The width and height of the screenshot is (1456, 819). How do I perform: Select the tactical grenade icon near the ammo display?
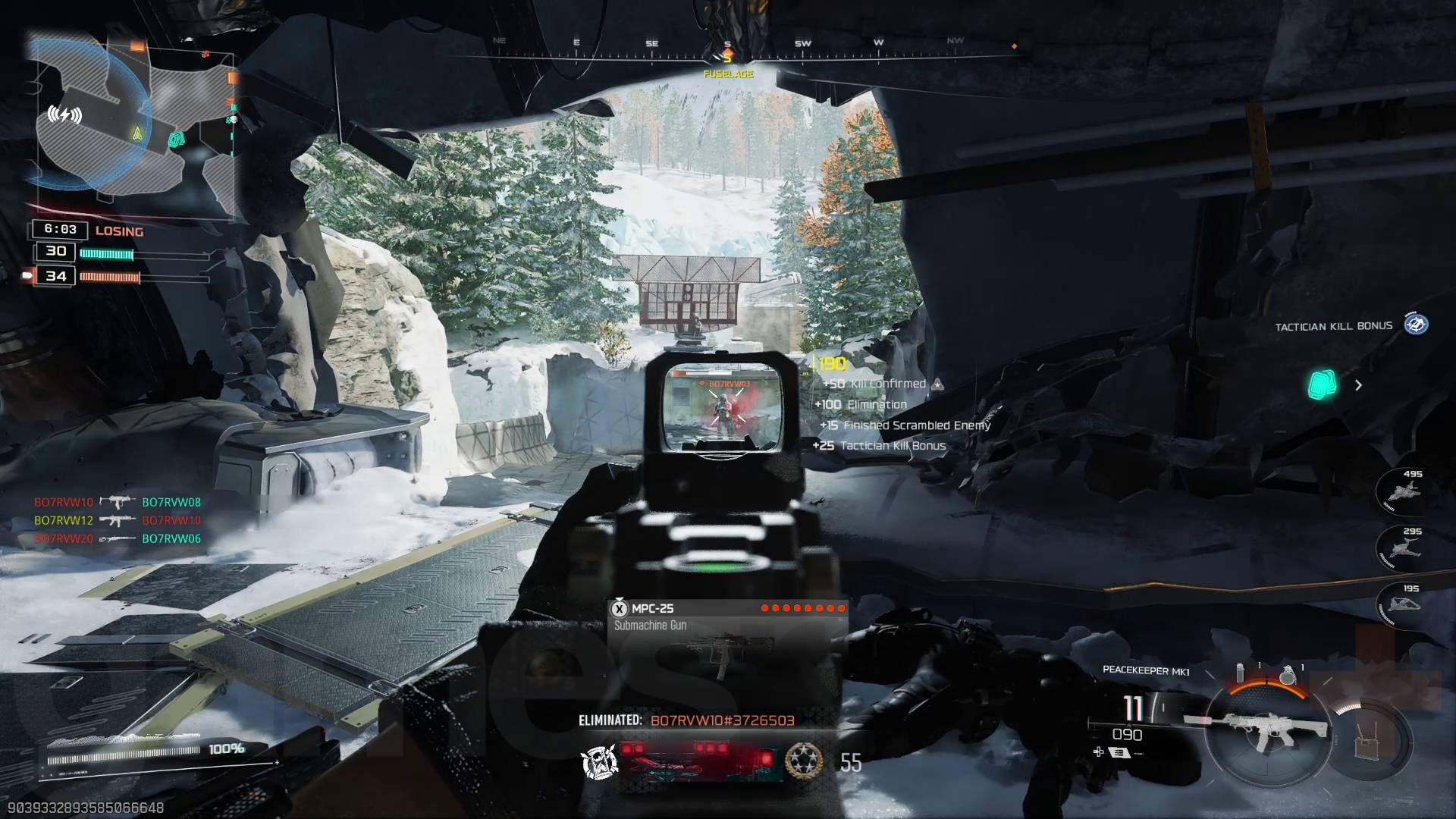tap(1241, 673)
